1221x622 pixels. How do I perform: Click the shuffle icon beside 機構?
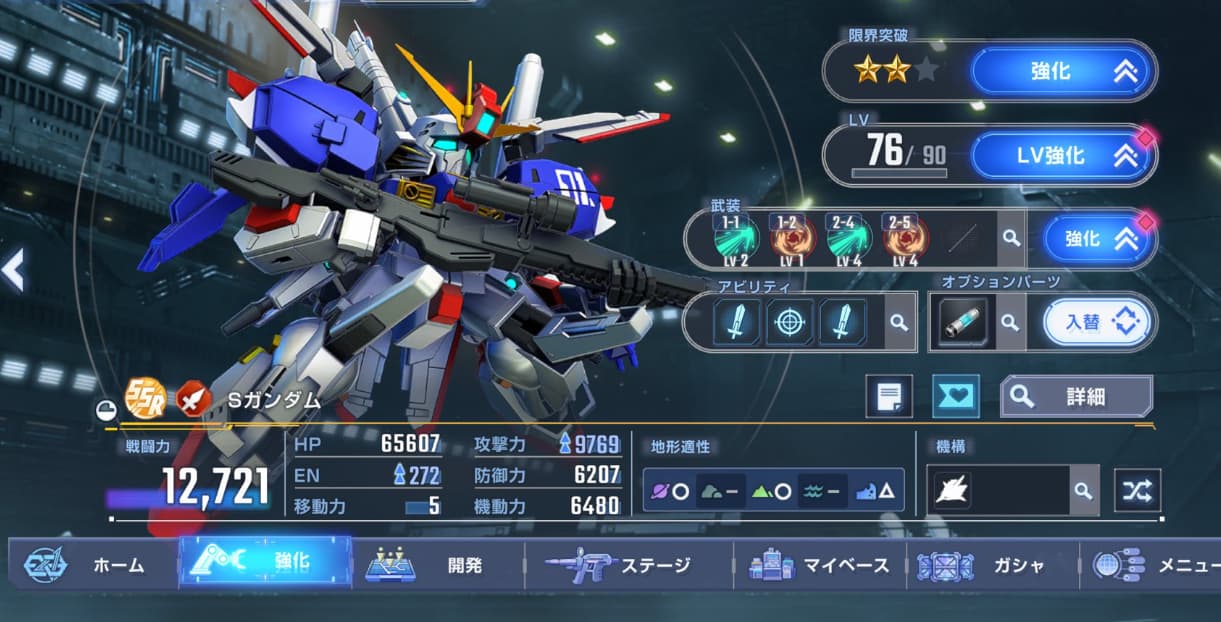click(x=1137, y=490)
